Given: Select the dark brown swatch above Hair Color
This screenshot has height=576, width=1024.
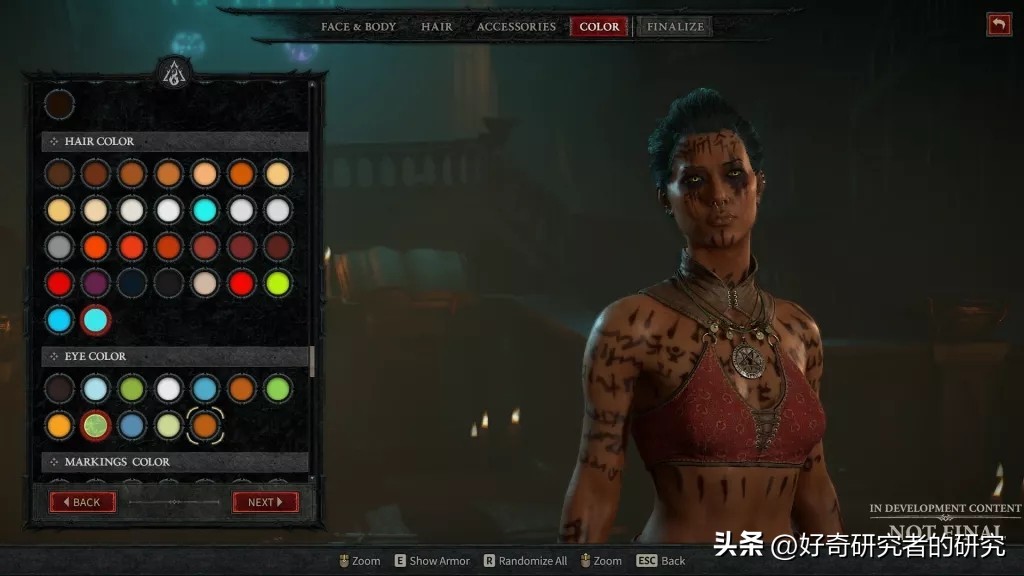Looking at the screenshot, I should [x=59, y=104].
